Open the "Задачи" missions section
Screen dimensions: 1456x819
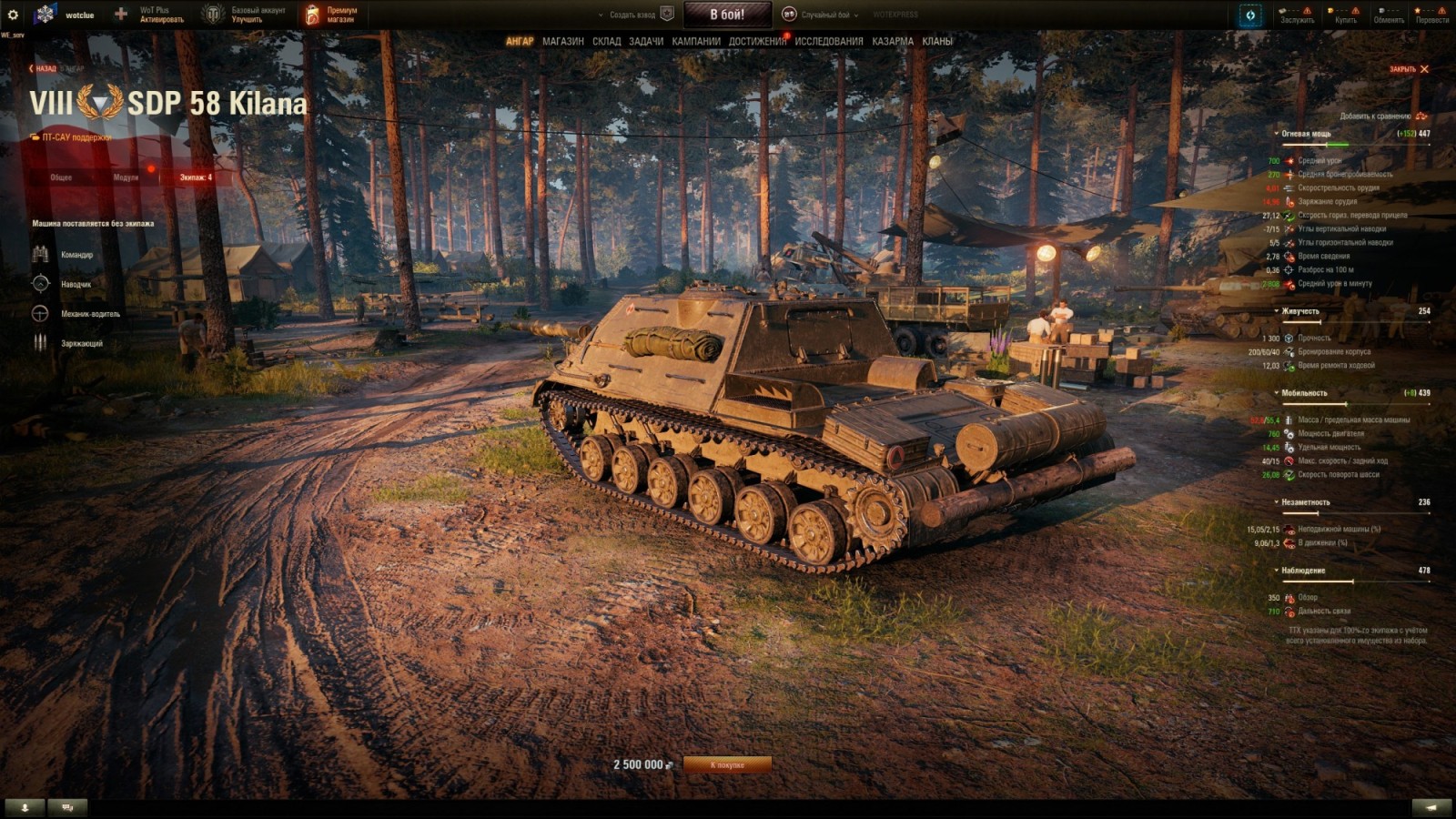(646, 41)
